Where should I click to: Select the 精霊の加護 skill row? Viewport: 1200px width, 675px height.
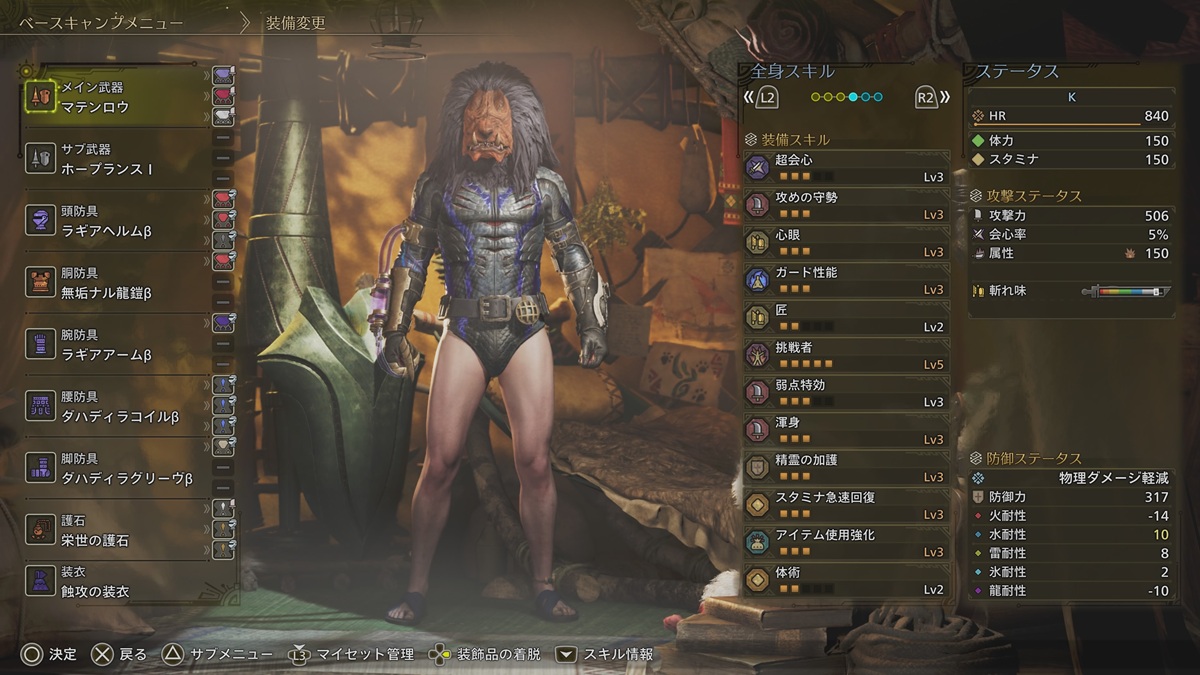846,467
